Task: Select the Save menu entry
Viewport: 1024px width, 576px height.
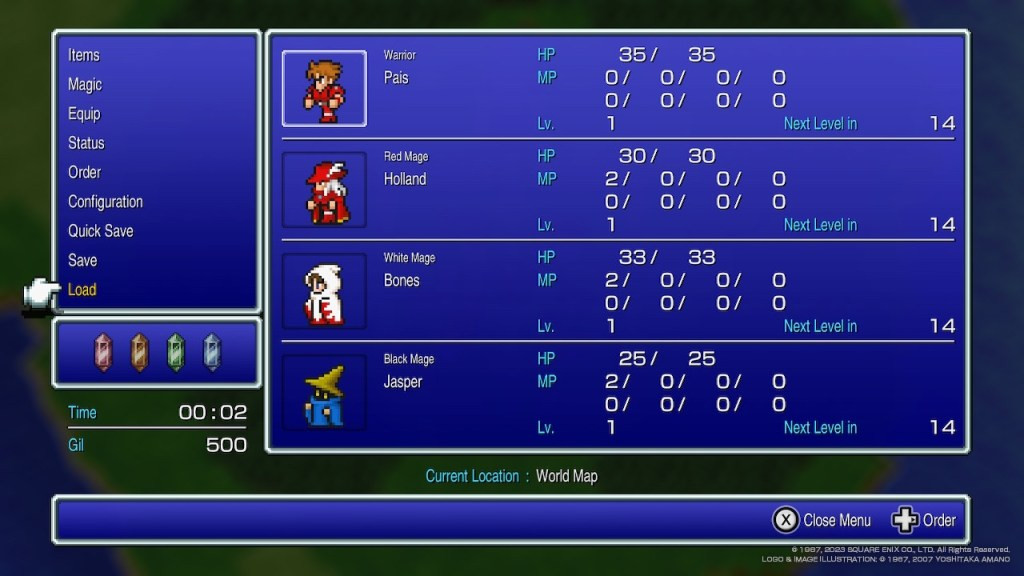Action: click(x=82, y=260)
